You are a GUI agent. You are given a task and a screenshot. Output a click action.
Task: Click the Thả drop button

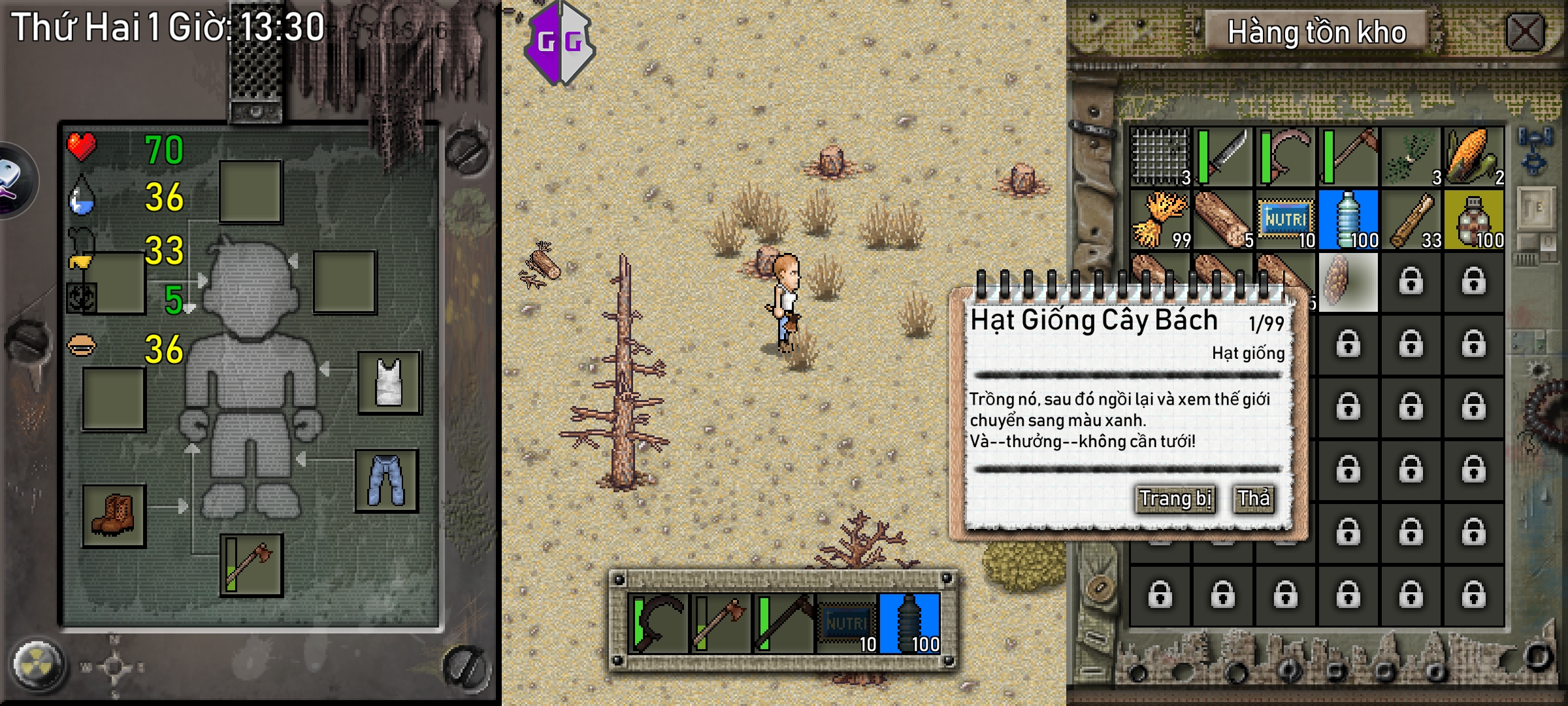[1254, 499]
